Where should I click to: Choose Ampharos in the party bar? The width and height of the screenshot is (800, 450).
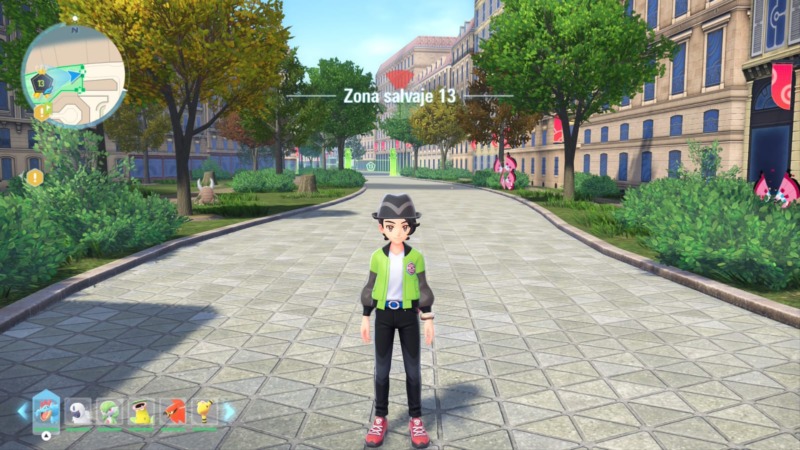(x=204, y=412)
